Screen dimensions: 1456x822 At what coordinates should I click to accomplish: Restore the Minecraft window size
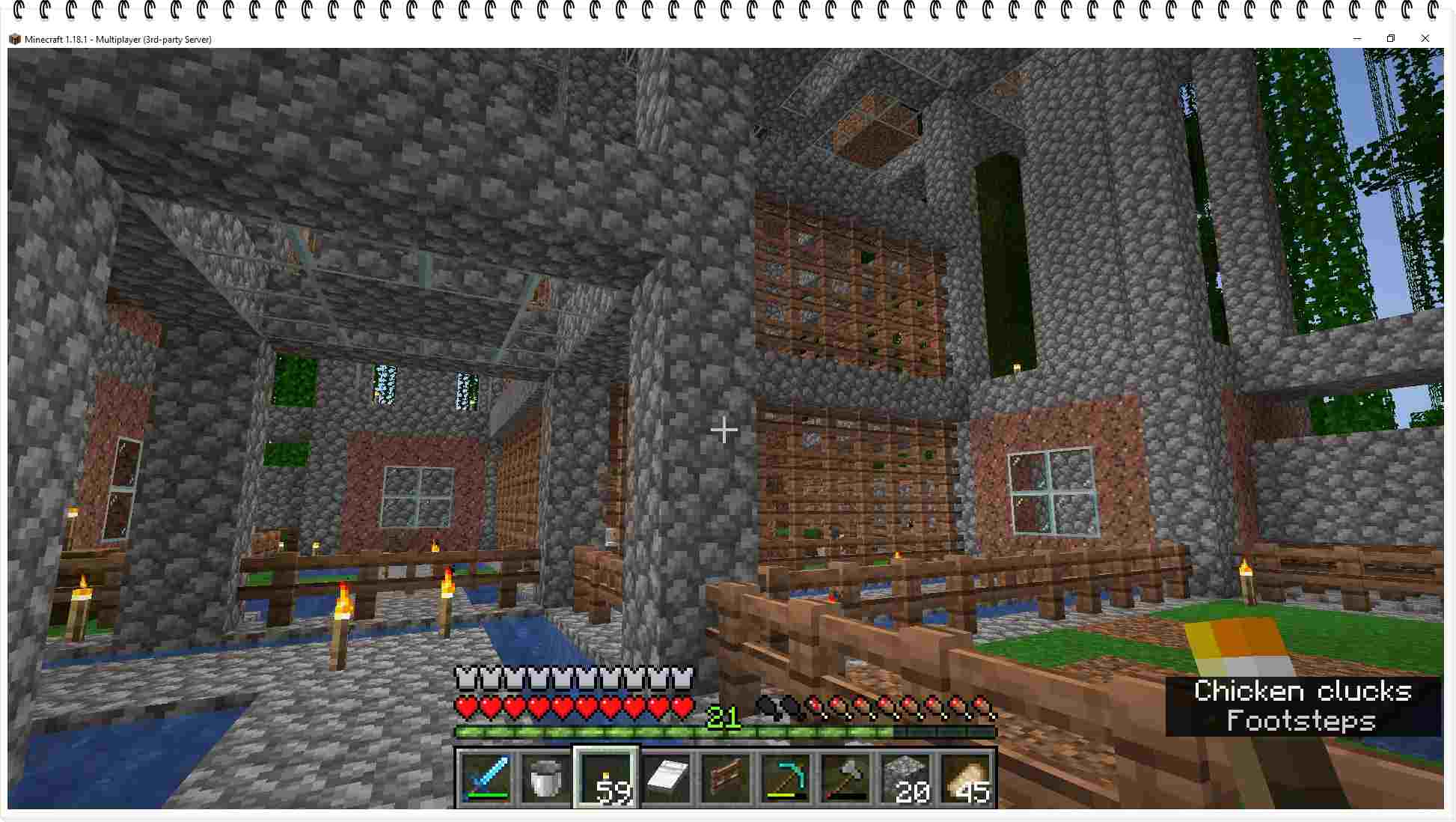click(x=1391, y=38)
